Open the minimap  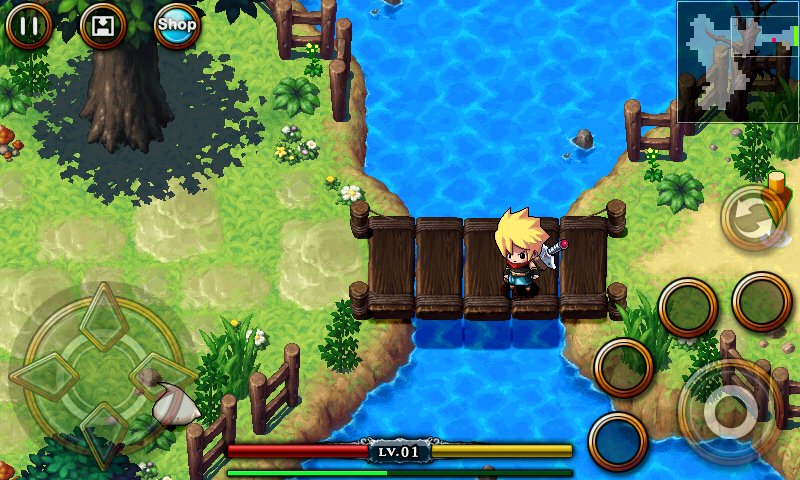(x=737, y=61)
